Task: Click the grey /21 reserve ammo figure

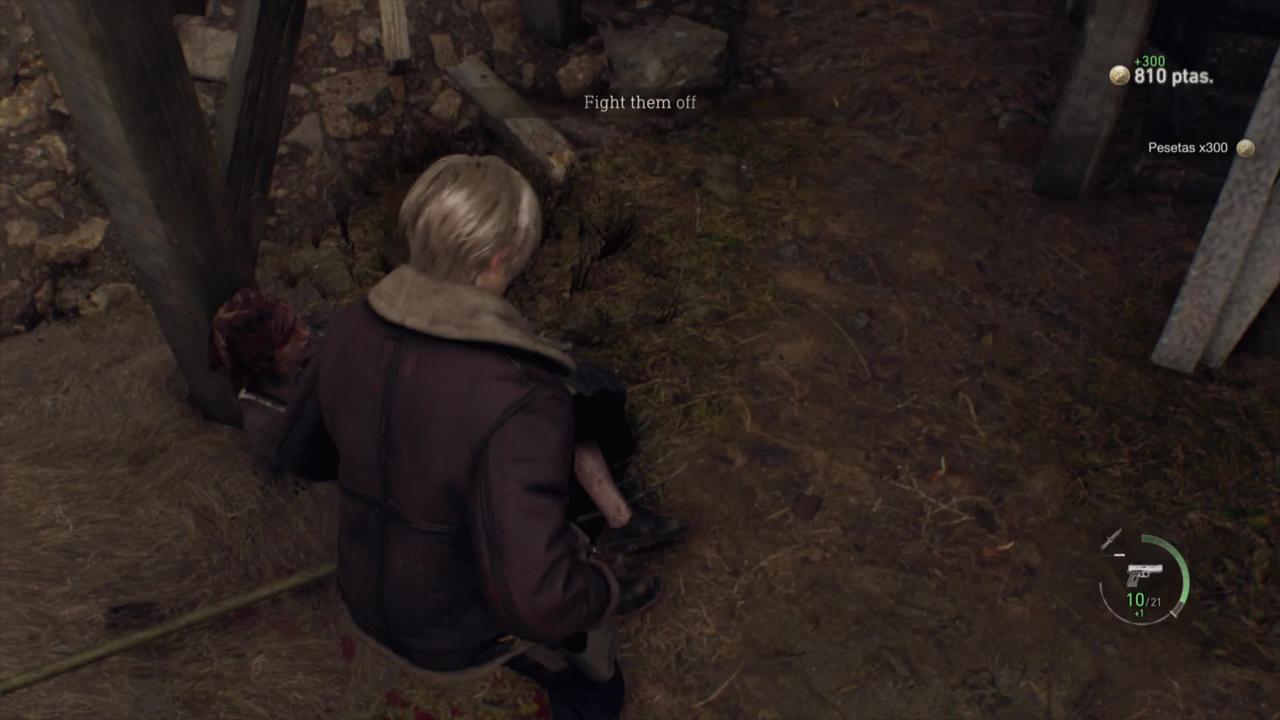Action: [x=1157, y=599]
